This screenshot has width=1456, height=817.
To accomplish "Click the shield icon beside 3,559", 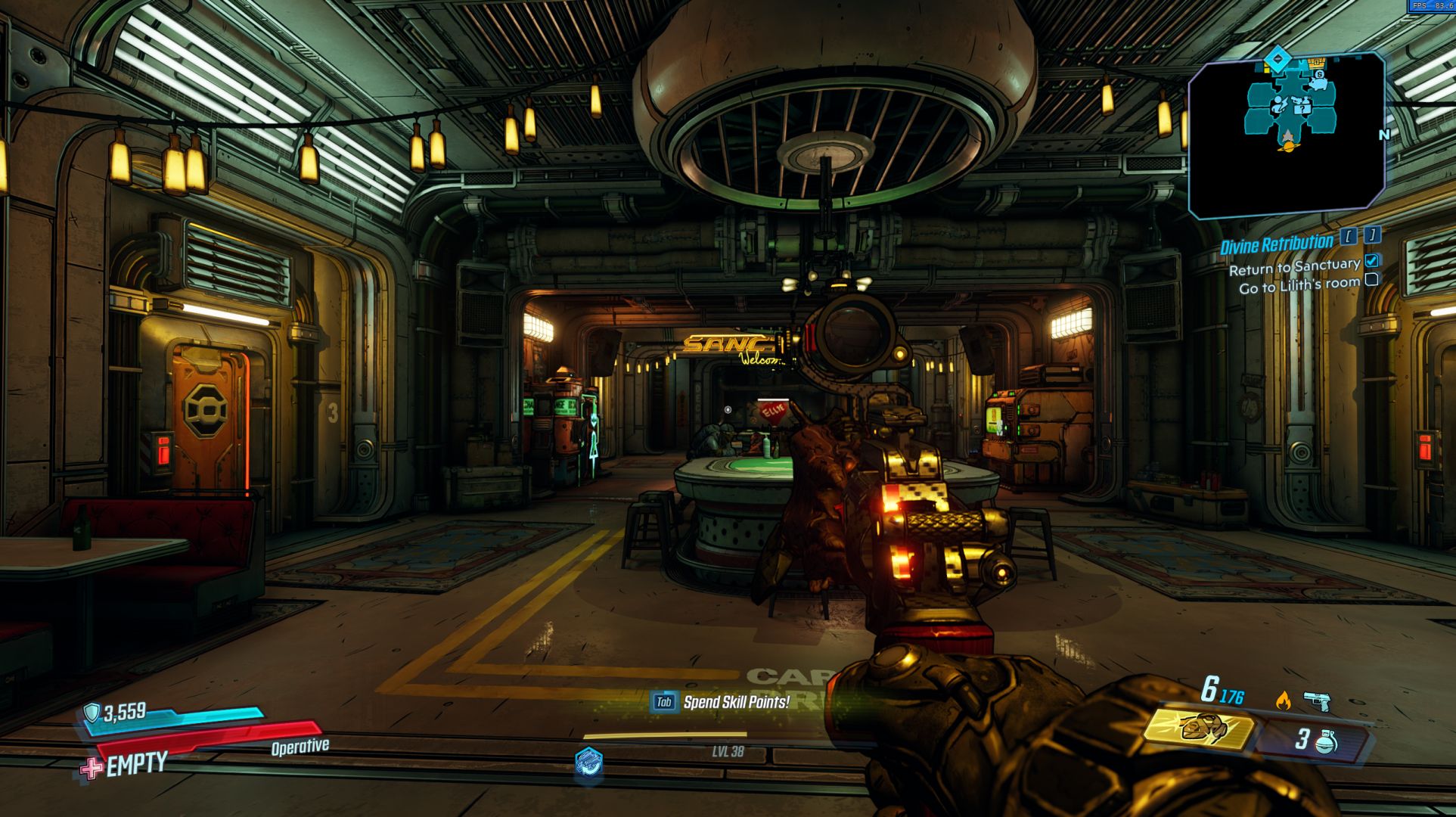I will coord(92,713).
